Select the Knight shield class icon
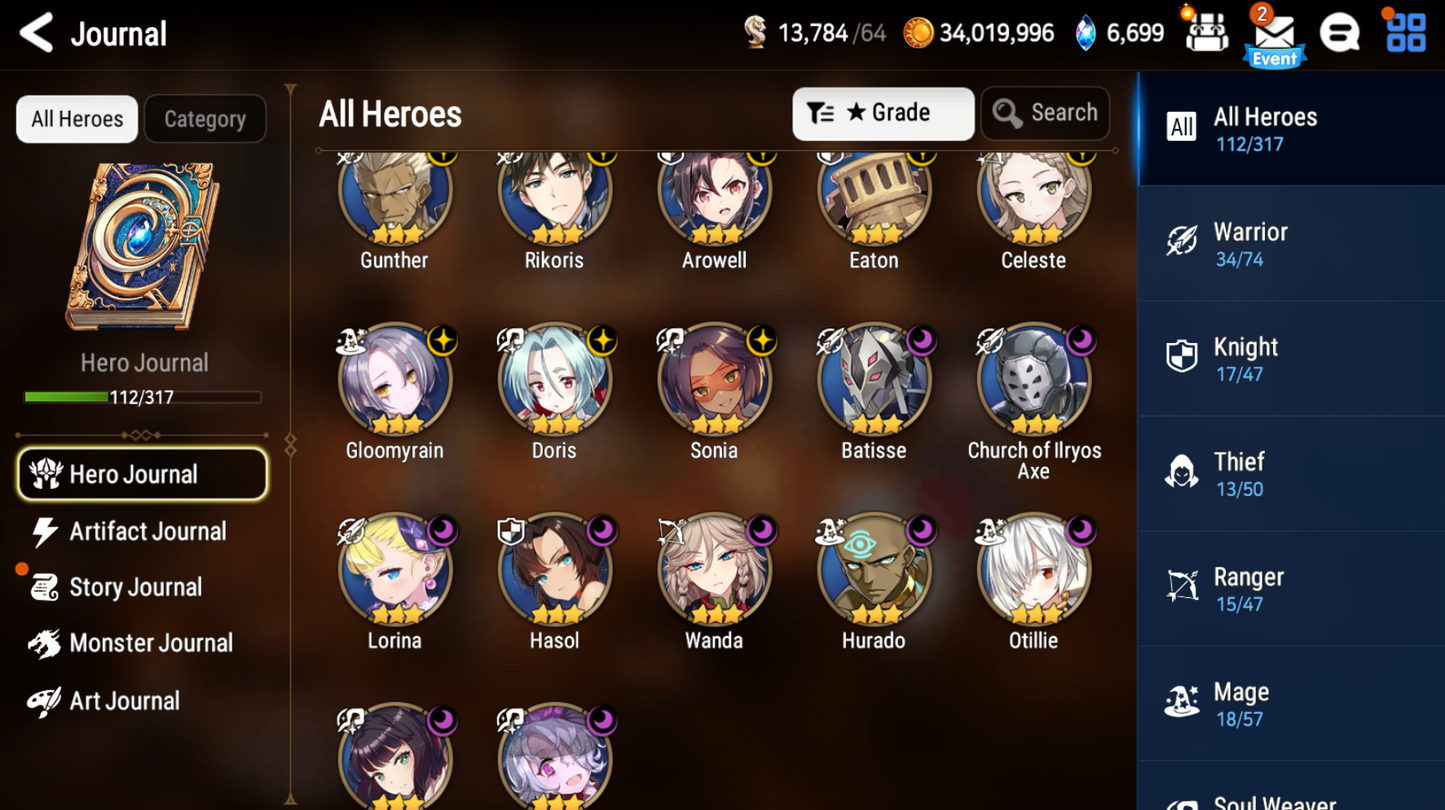The width and height of the screenshot is (1445, 810). [1183, 355]
